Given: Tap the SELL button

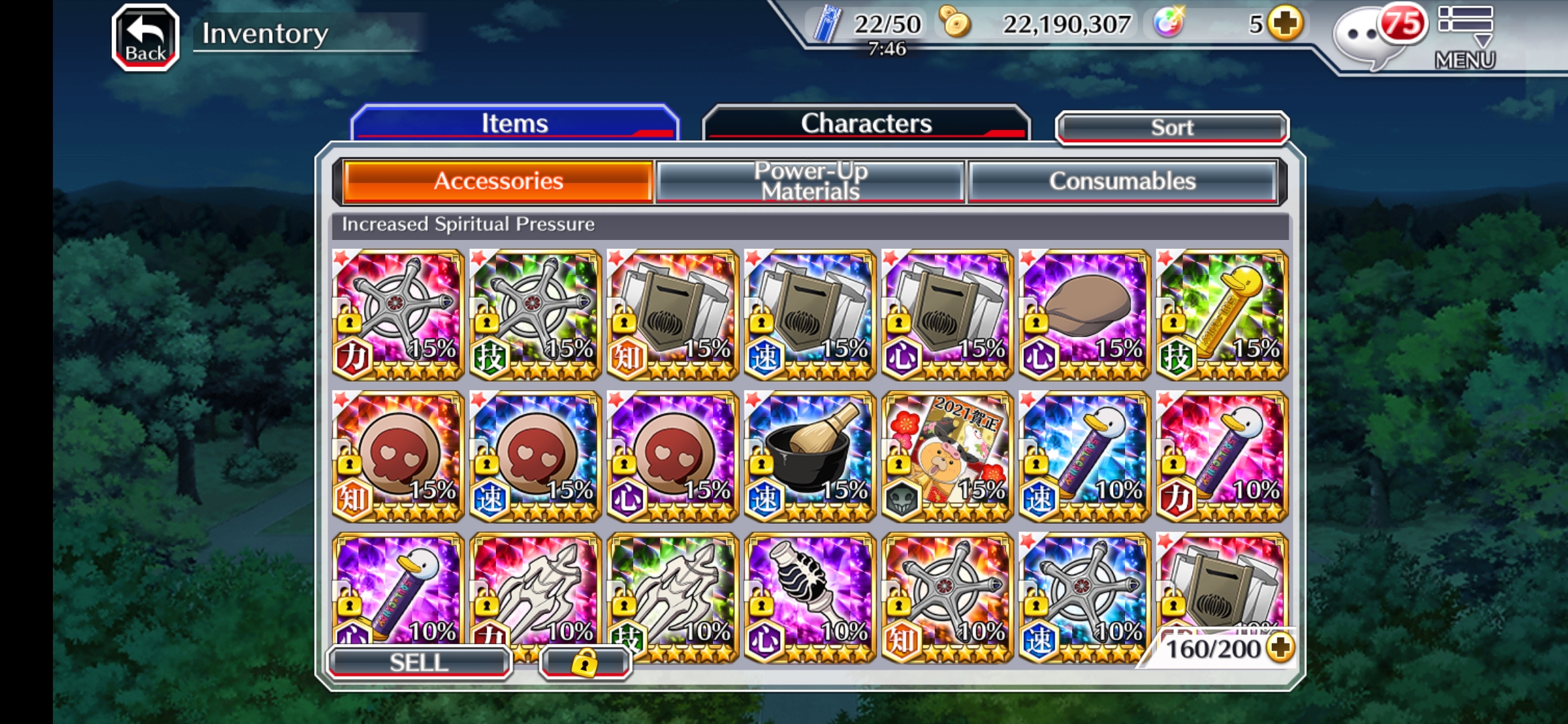Looking at the screenshot, I should pyautogui.click(x=419, y=662).
